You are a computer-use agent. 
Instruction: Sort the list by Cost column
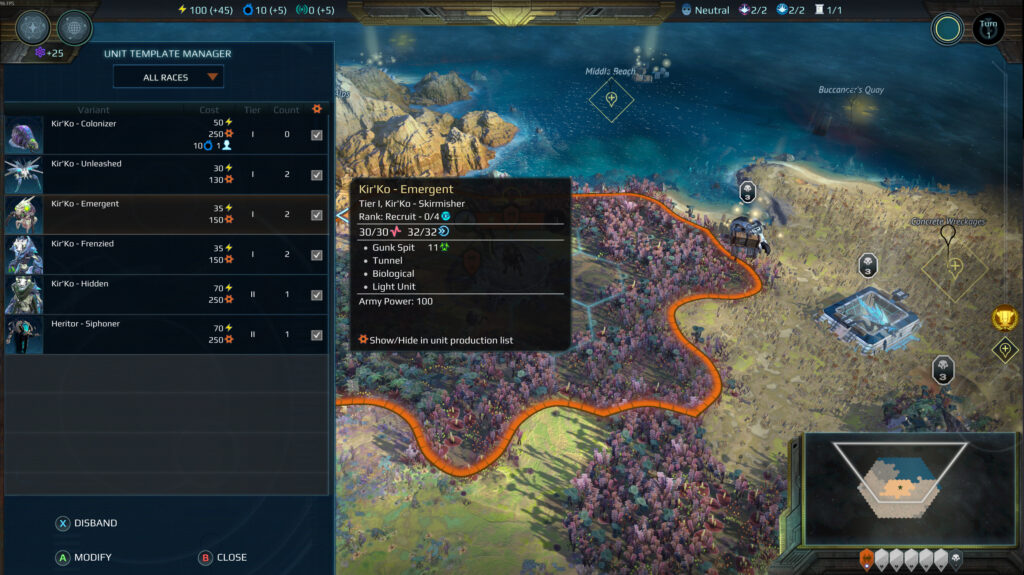(209, 110)
